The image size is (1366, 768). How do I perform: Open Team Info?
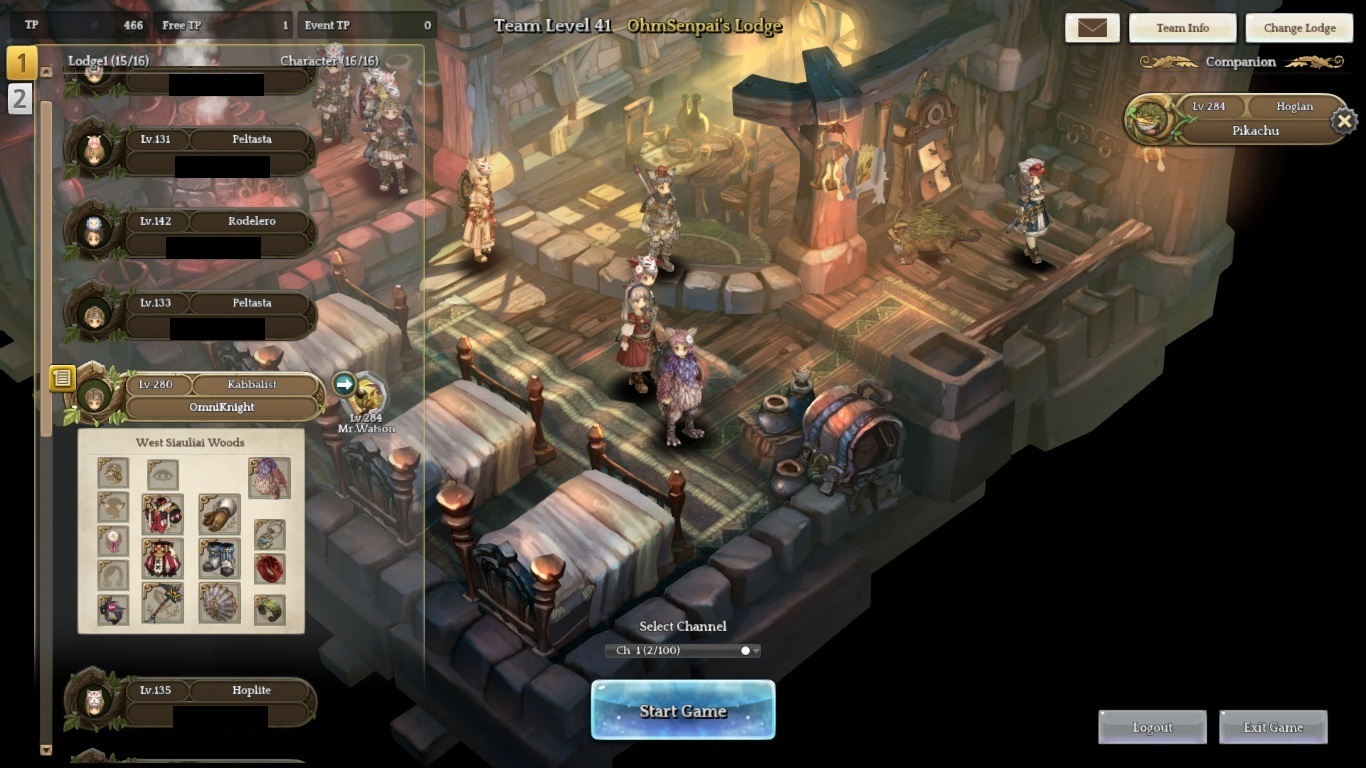(x=1182, y=28)
